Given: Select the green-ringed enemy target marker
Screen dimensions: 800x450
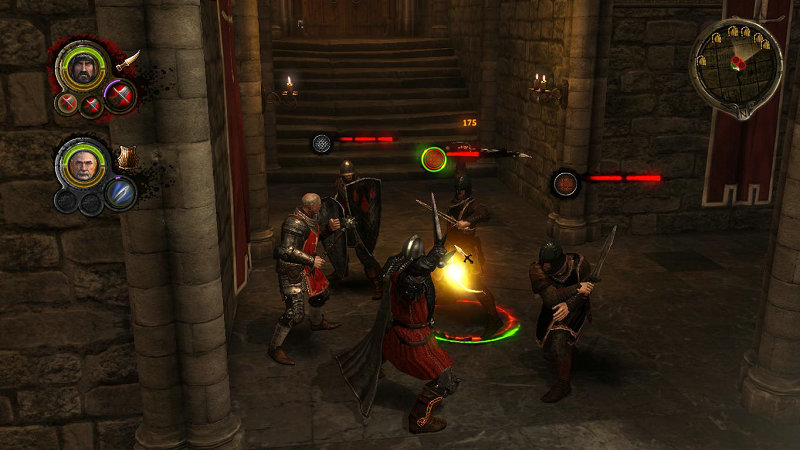Looking at the screenshot, I should [433, 158].
